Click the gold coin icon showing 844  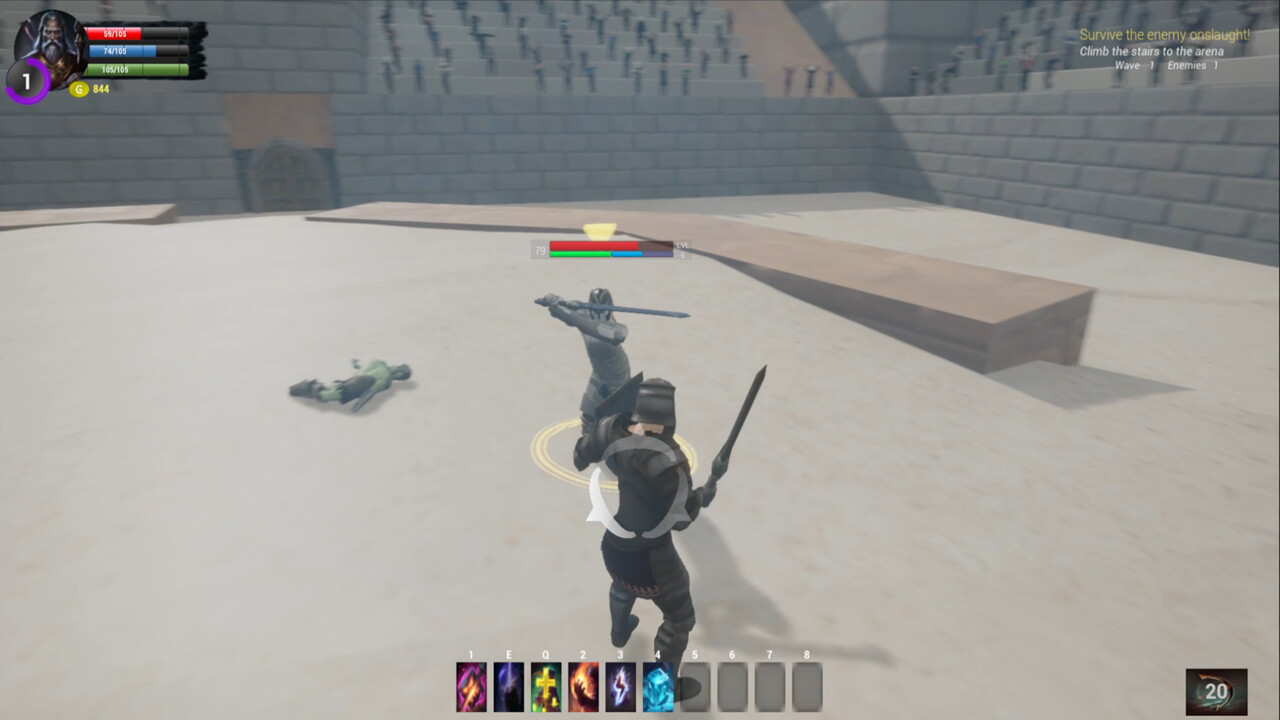pyautogui.click(x=78, y=89)
